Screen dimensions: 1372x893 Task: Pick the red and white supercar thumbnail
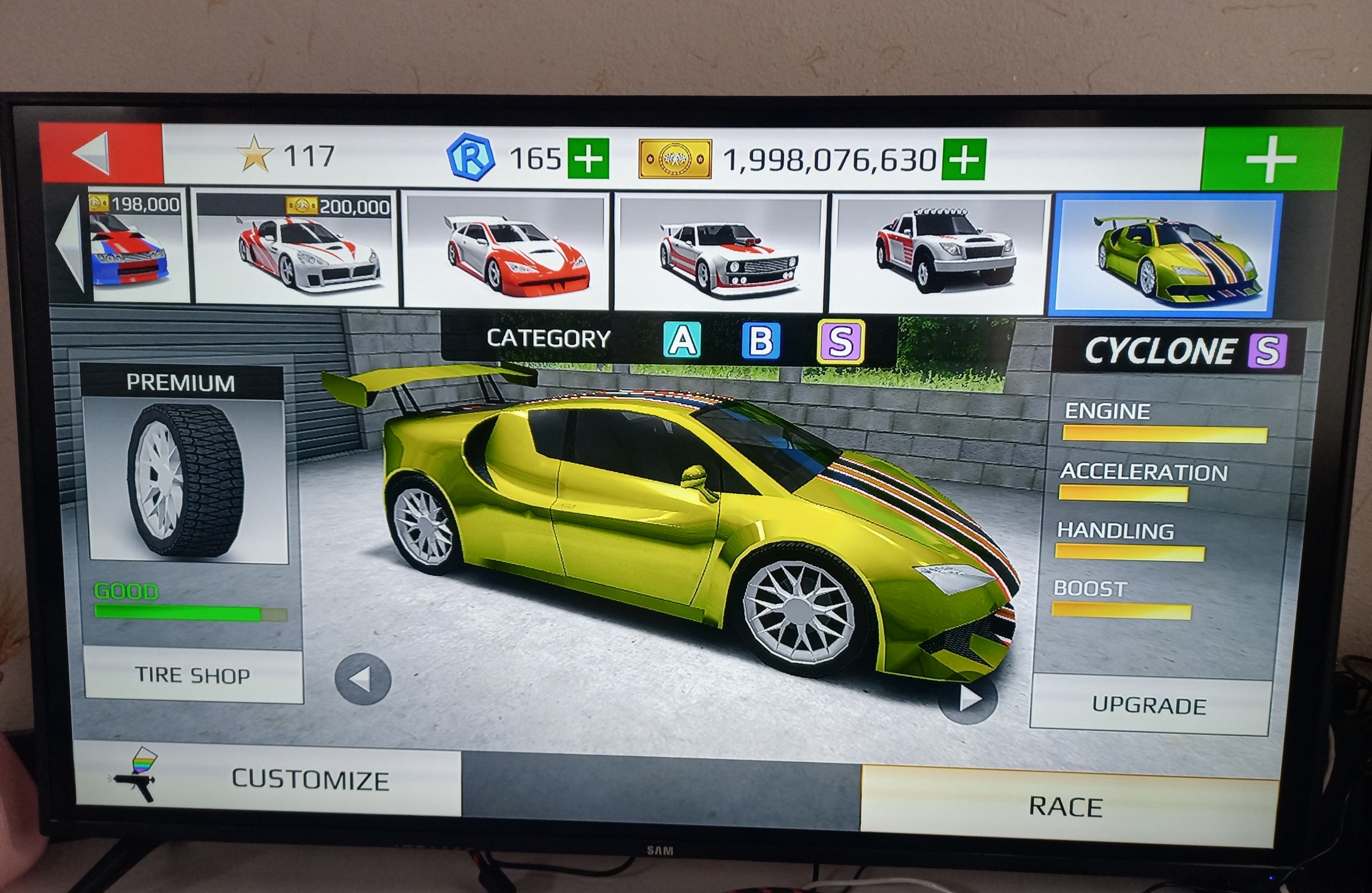[506, 252]
